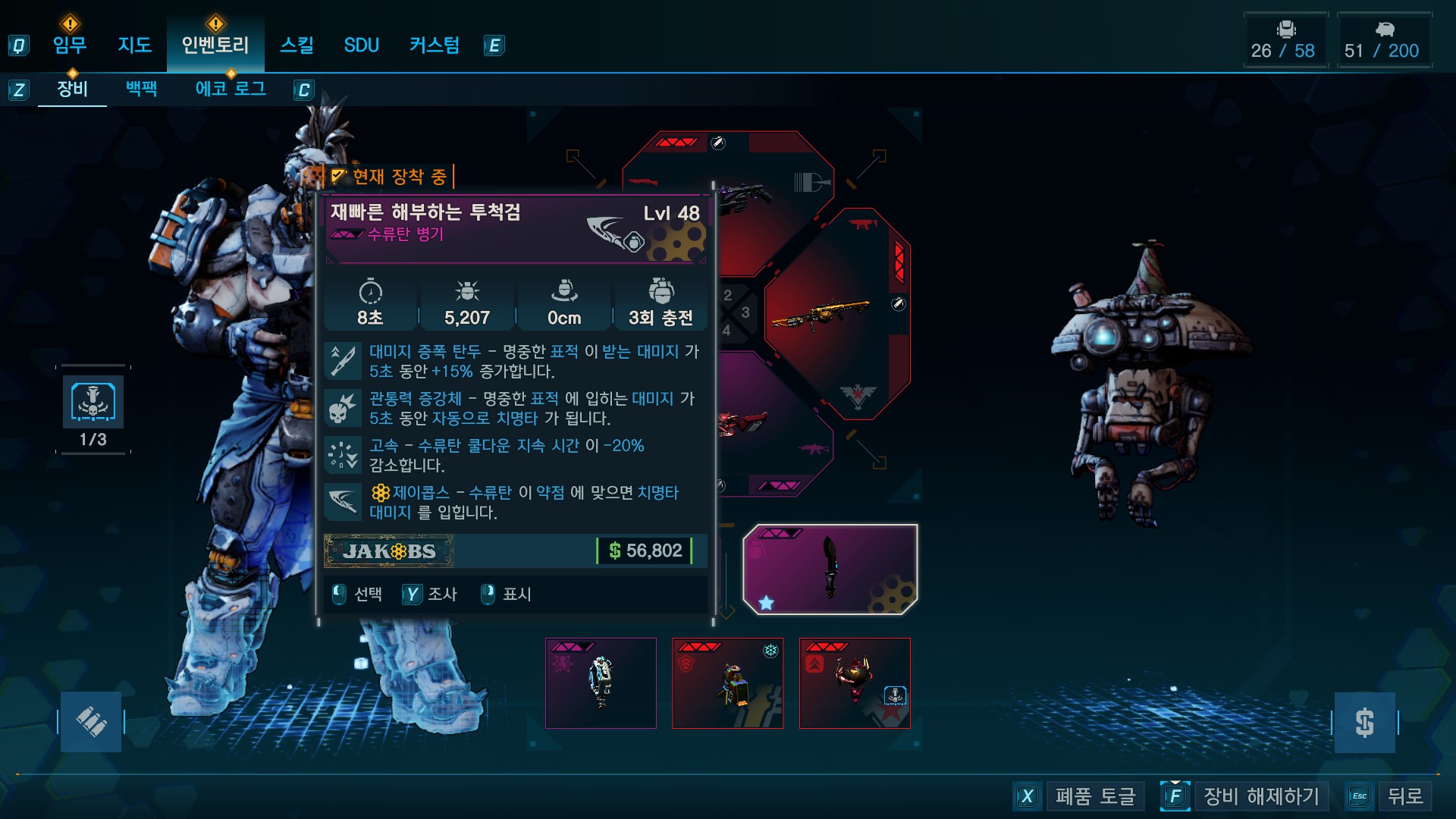The image size is (1456, 819).
Task: Open the 커스텀 (Customize) tab
Action: tap(435, 45)
